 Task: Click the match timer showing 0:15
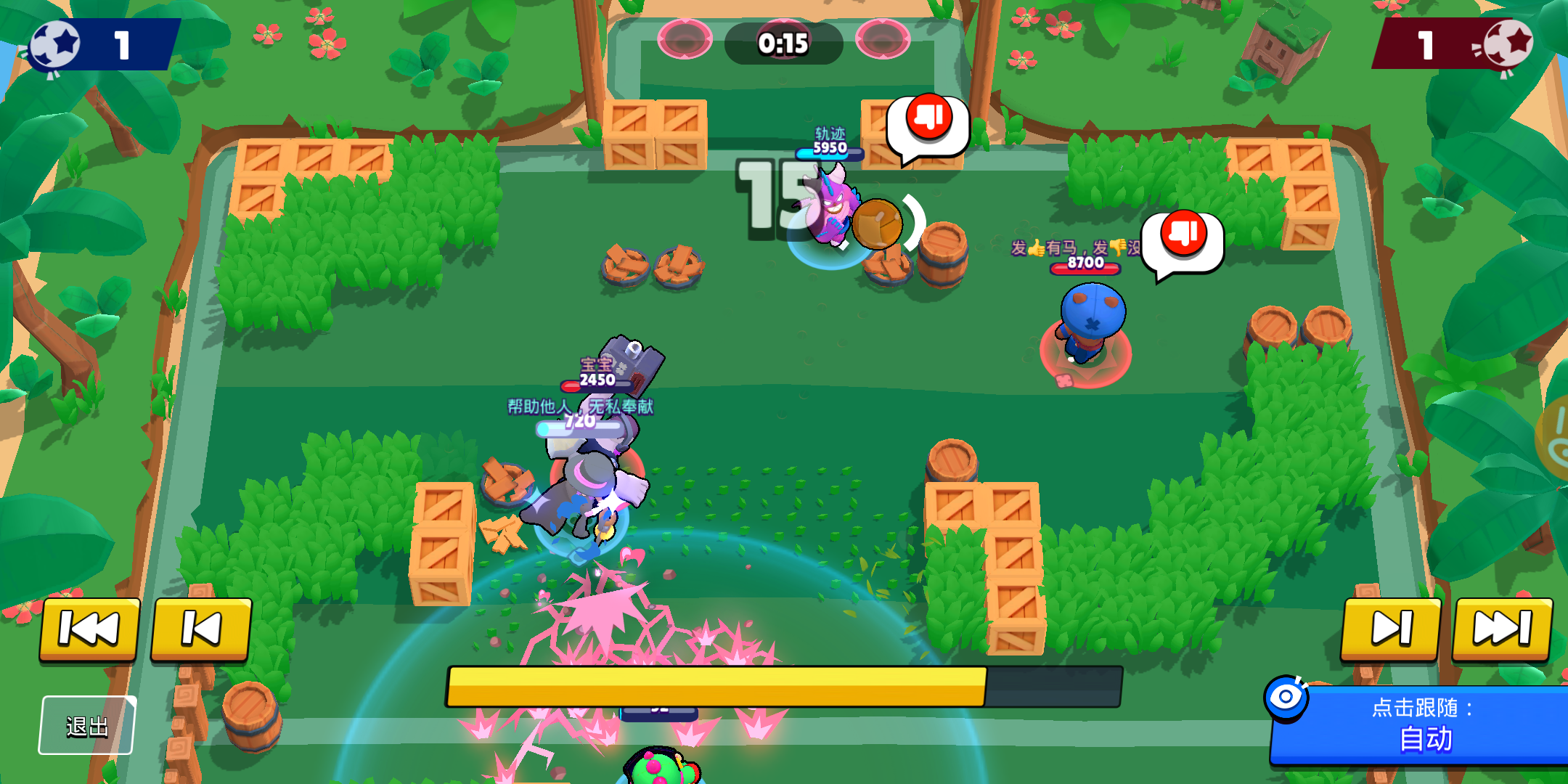[x=785, y=44]
